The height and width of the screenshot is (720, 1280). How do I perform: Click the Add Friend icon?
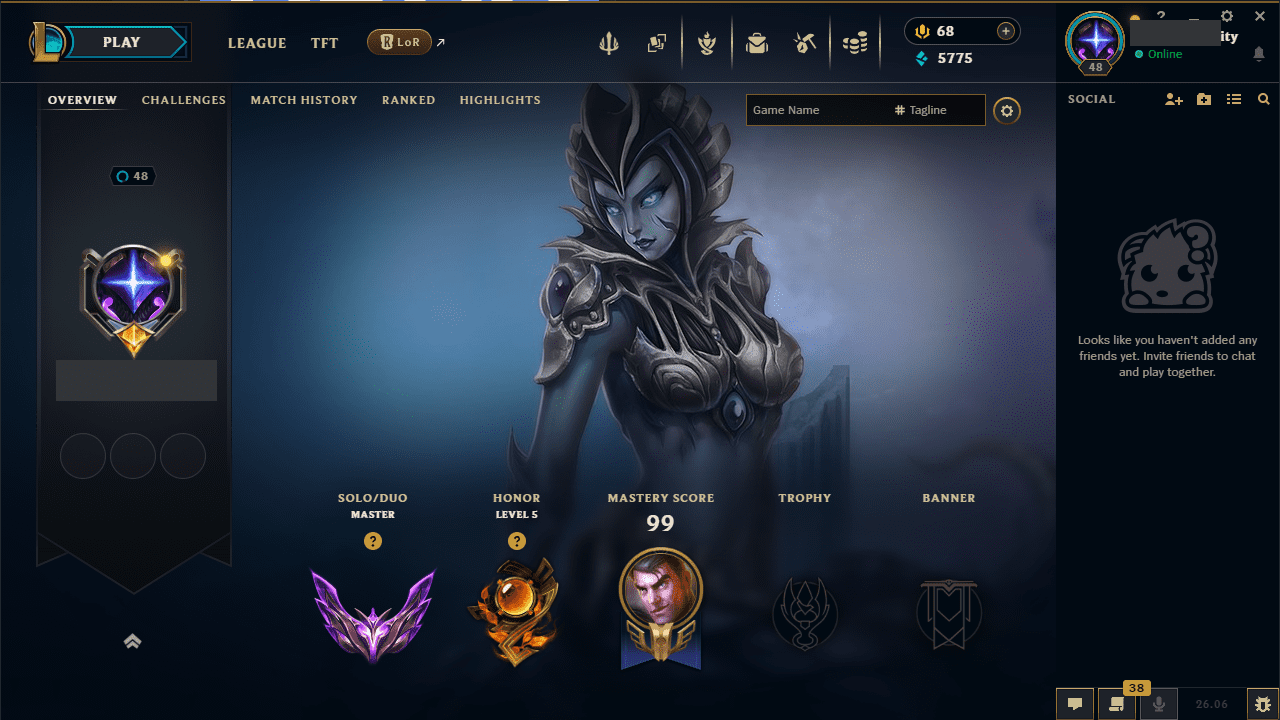tap(1173, 99)
